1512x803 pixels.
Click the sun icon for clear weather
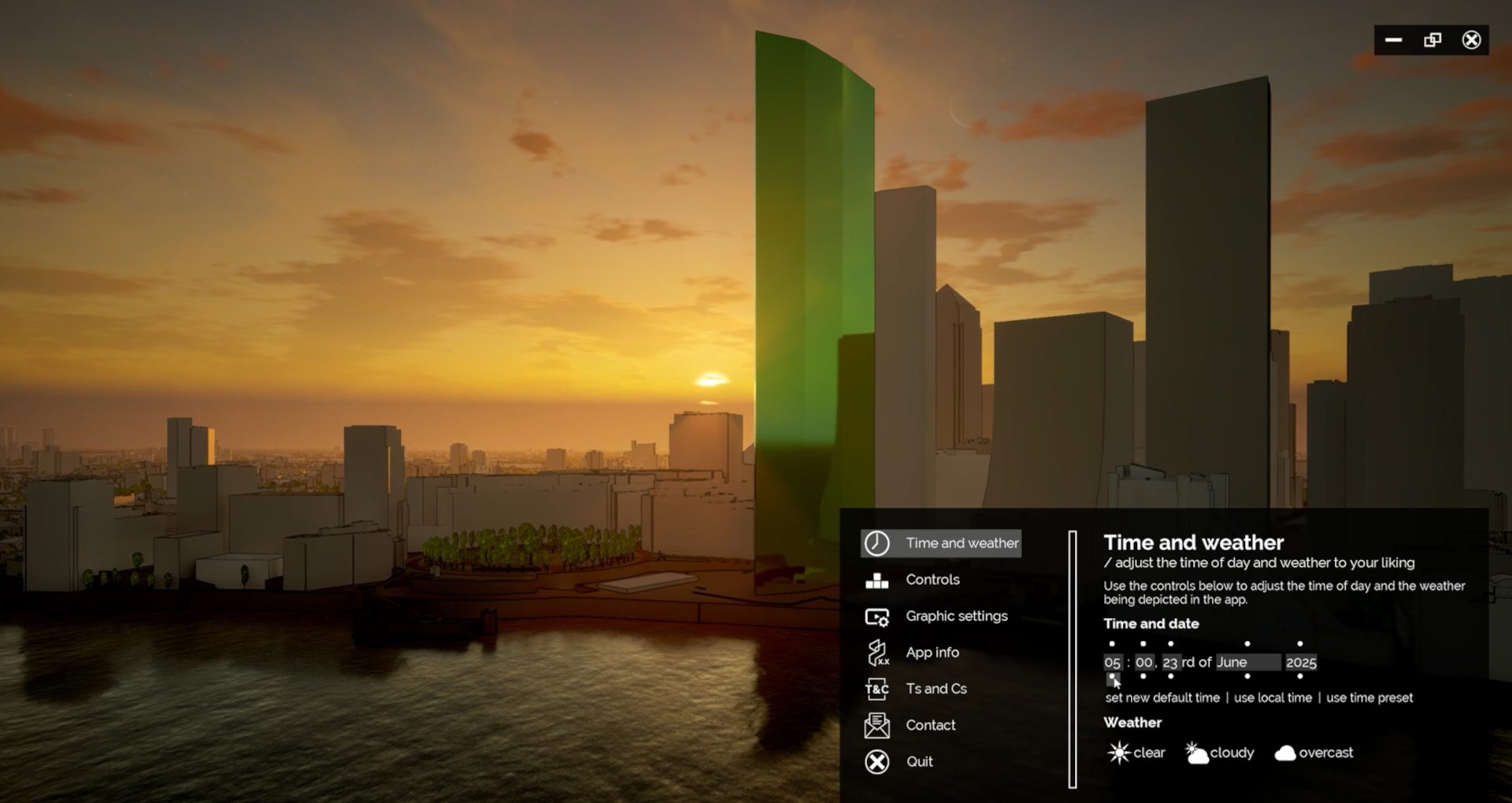pyautogui.click(x=1117, y=753)
